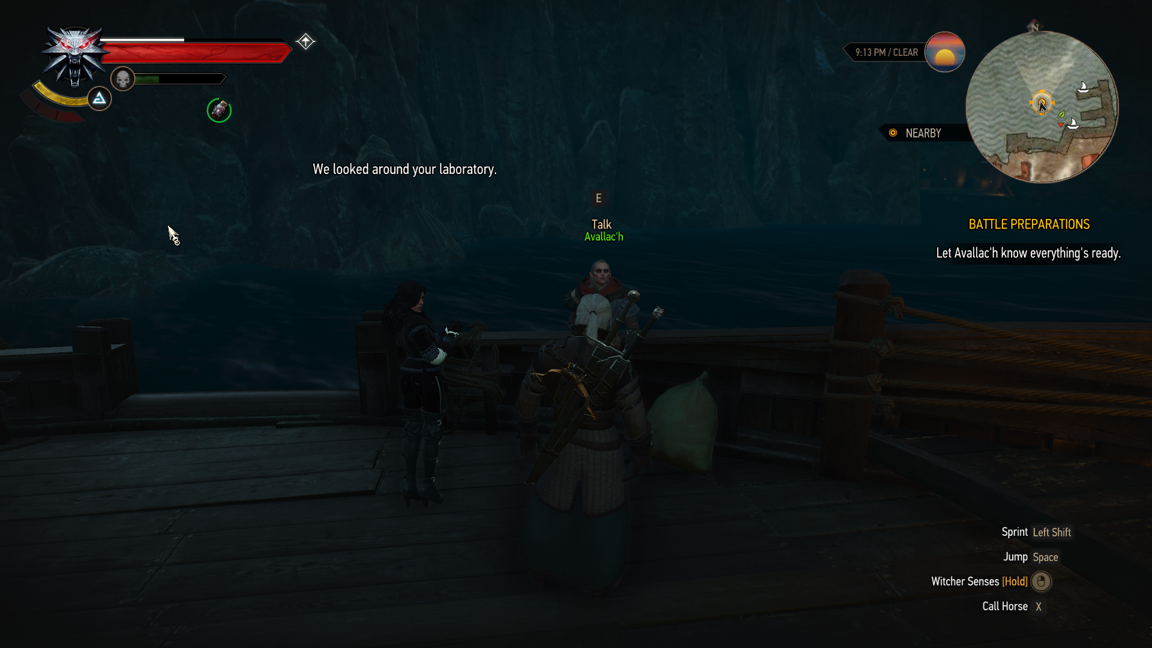The height and width of the screenshot is (648, 1152).
Task: Select the Battle Preparations quest tracker
Action: 1028,225
